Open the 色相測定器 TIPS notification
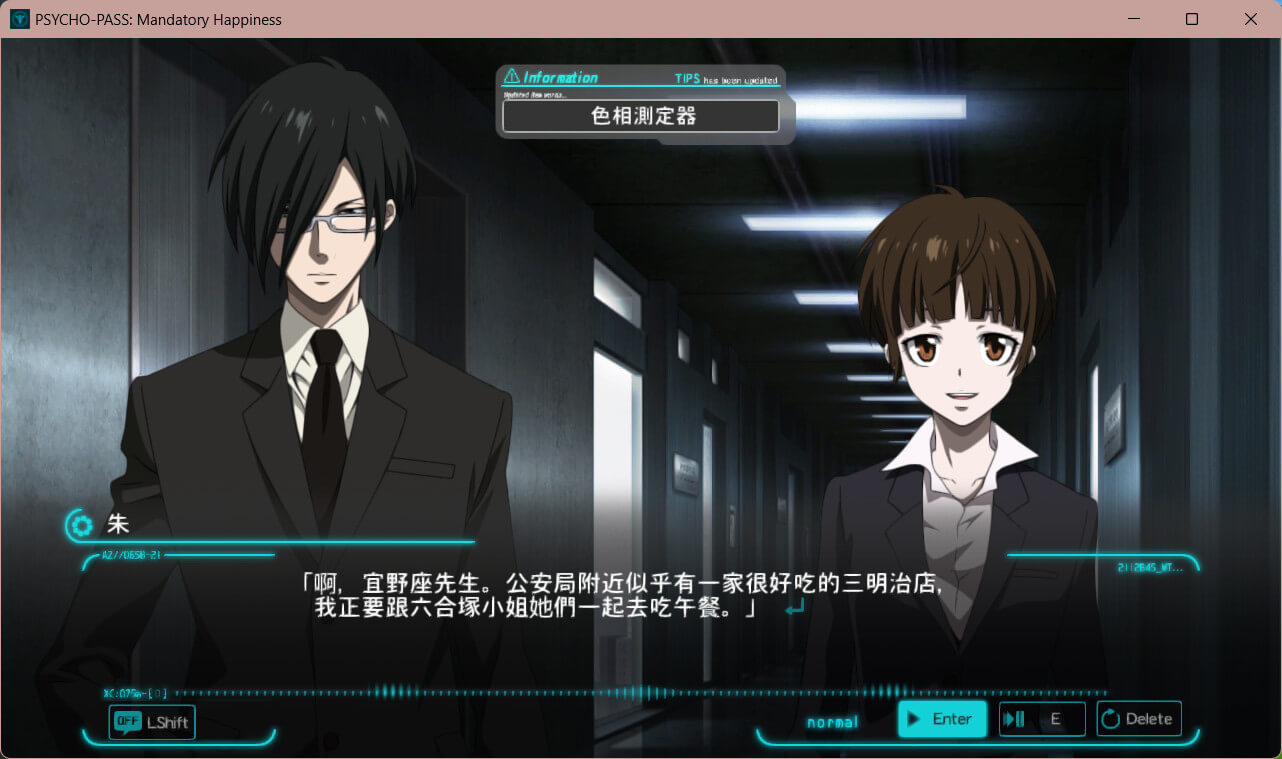Screen dimensions: 1282x759 point(640,116)
